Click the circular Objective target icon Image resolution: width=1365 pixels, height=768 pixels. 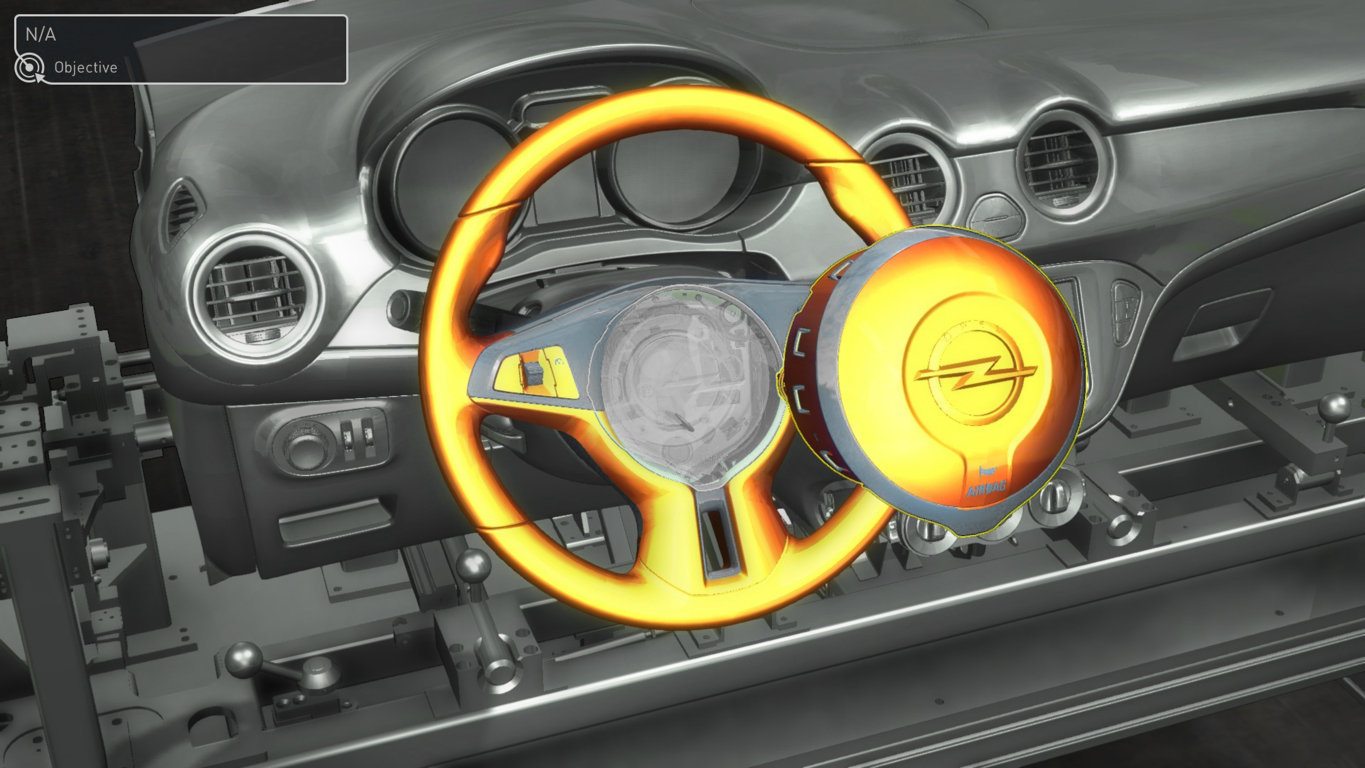[x=31, y=68]
